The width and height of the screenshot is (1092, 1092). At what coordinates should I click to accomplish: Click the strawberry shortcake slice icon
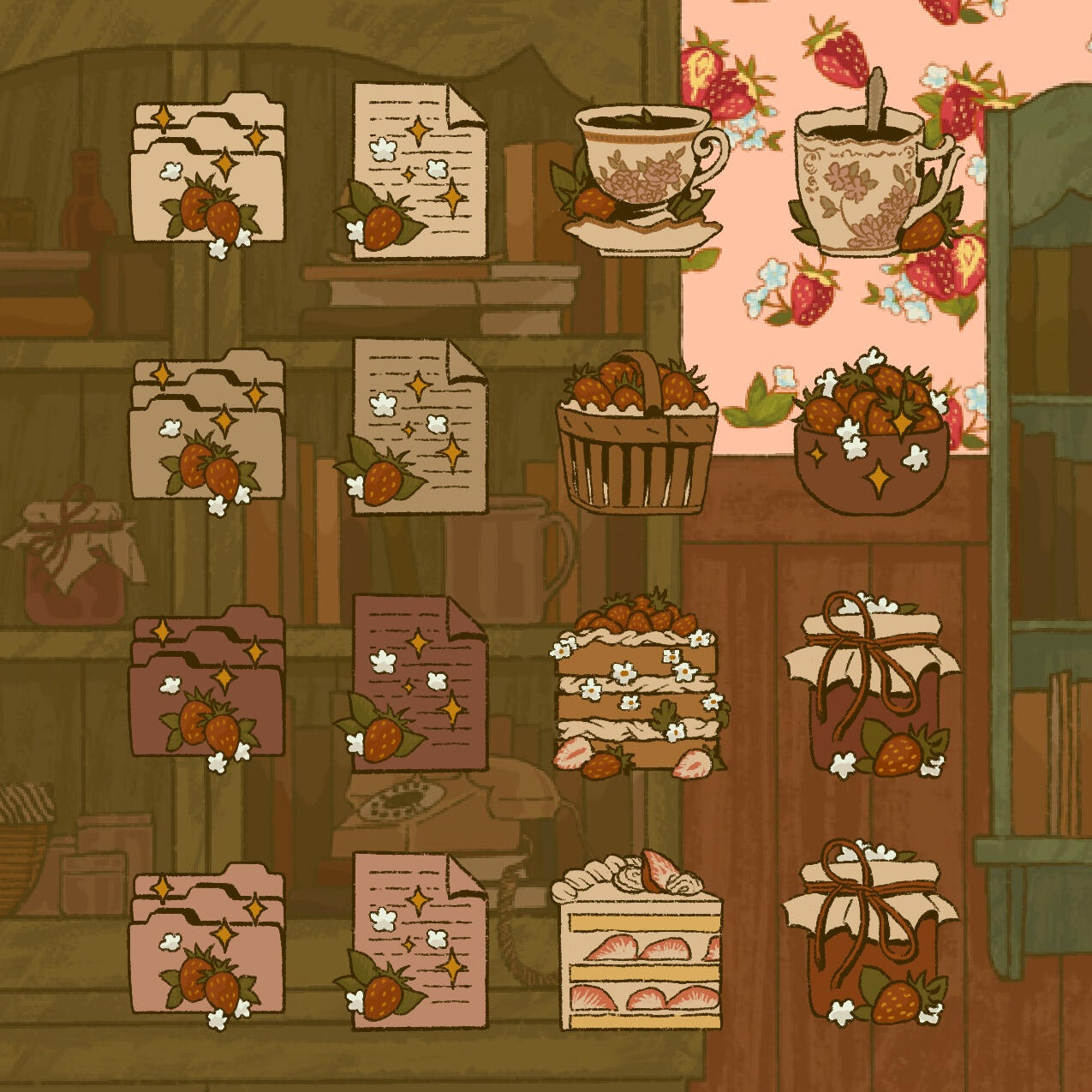tap(638, 940)
